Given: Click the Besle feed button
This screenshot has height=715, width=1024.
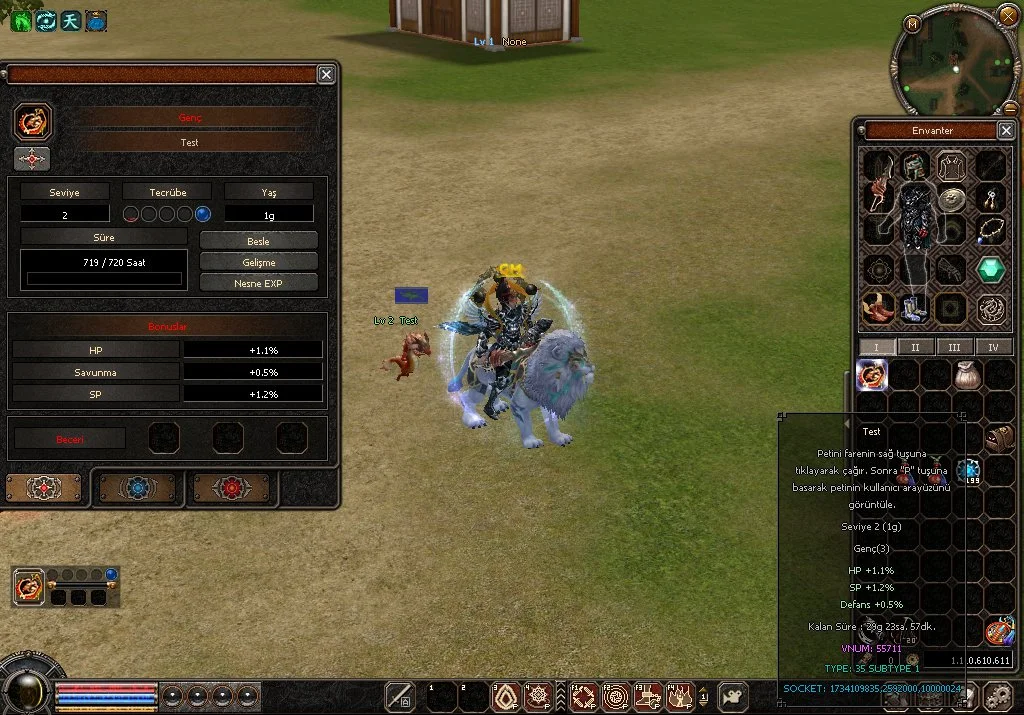Looking at the screenshot, I should point(259,241).
